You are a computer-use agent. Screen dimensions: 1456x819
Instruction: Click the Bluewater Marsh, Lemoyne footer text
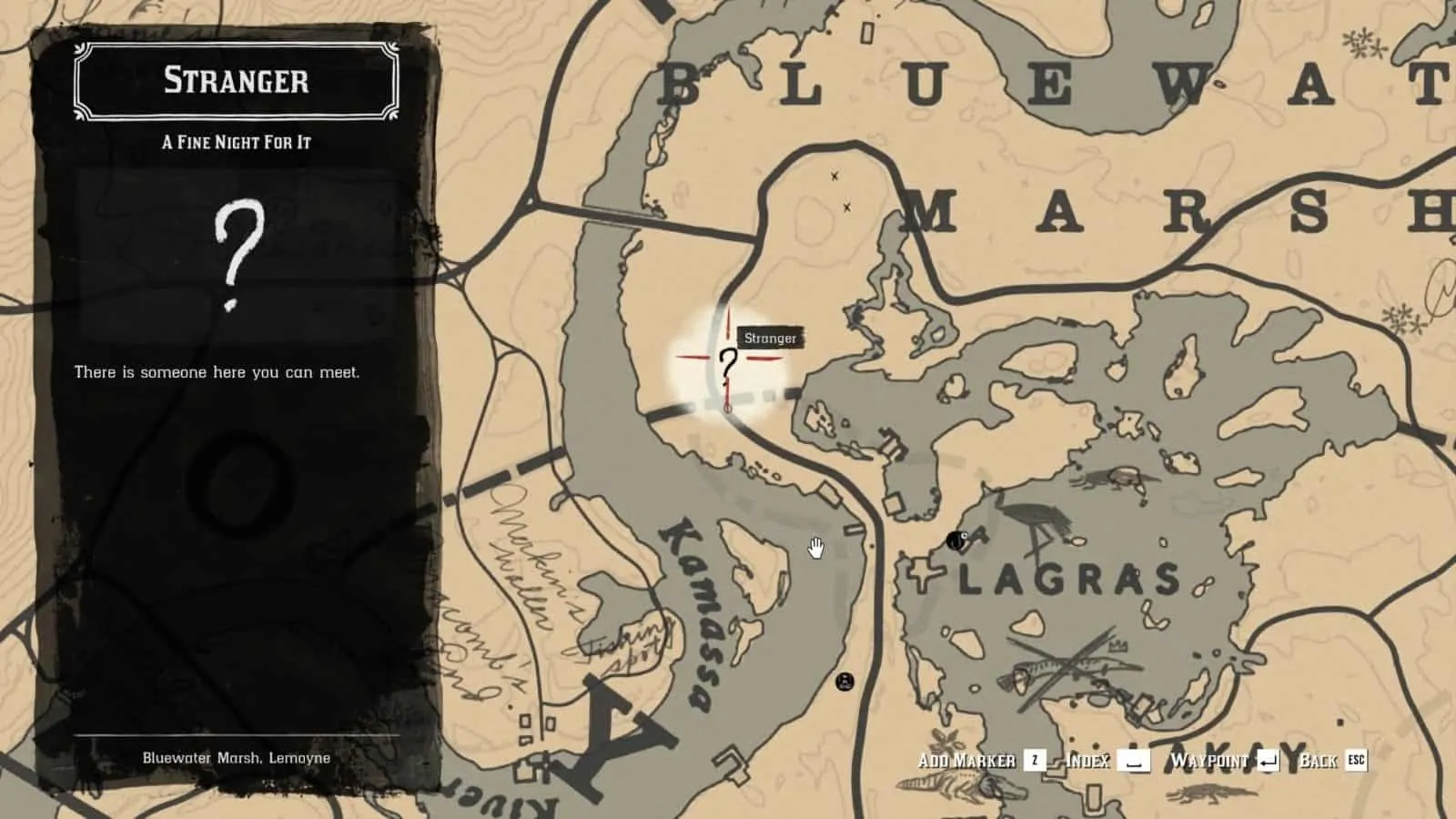click(236, 756)
